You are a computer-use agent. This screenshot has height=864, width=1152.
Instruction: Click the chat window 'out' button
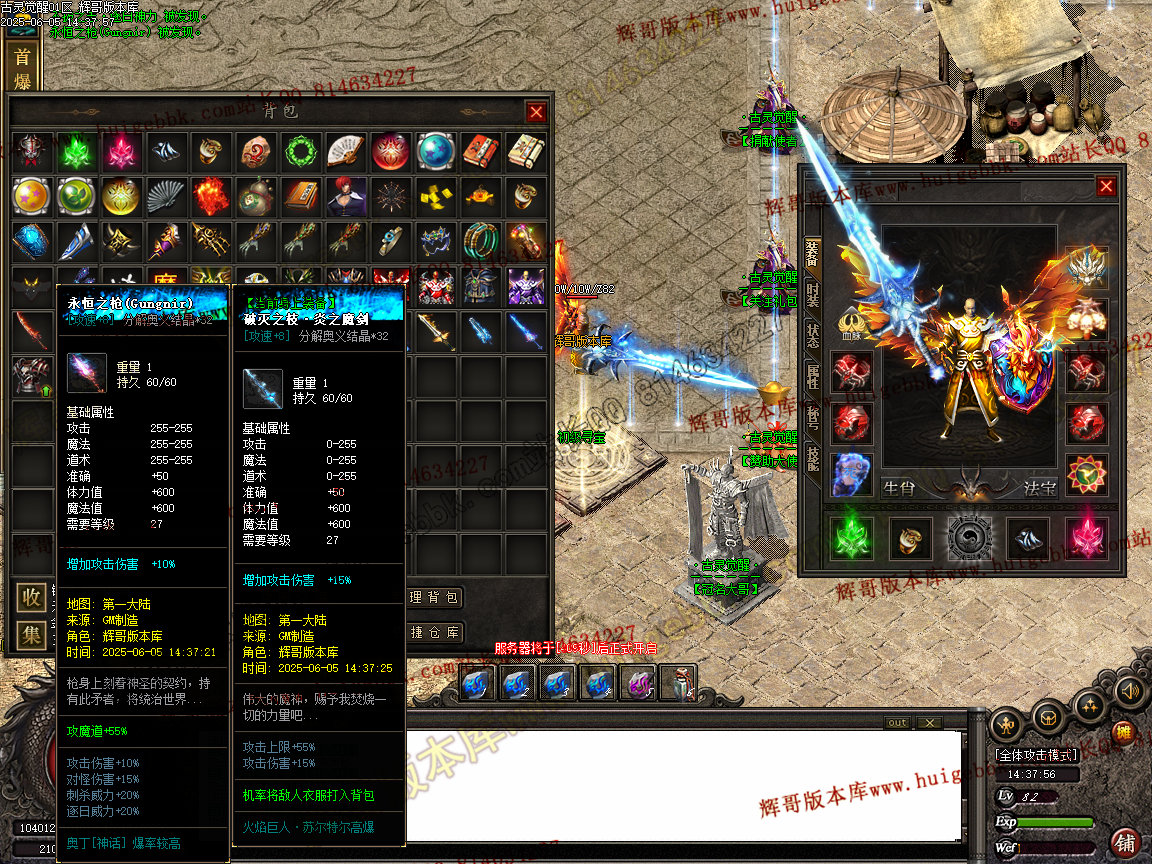897,722
